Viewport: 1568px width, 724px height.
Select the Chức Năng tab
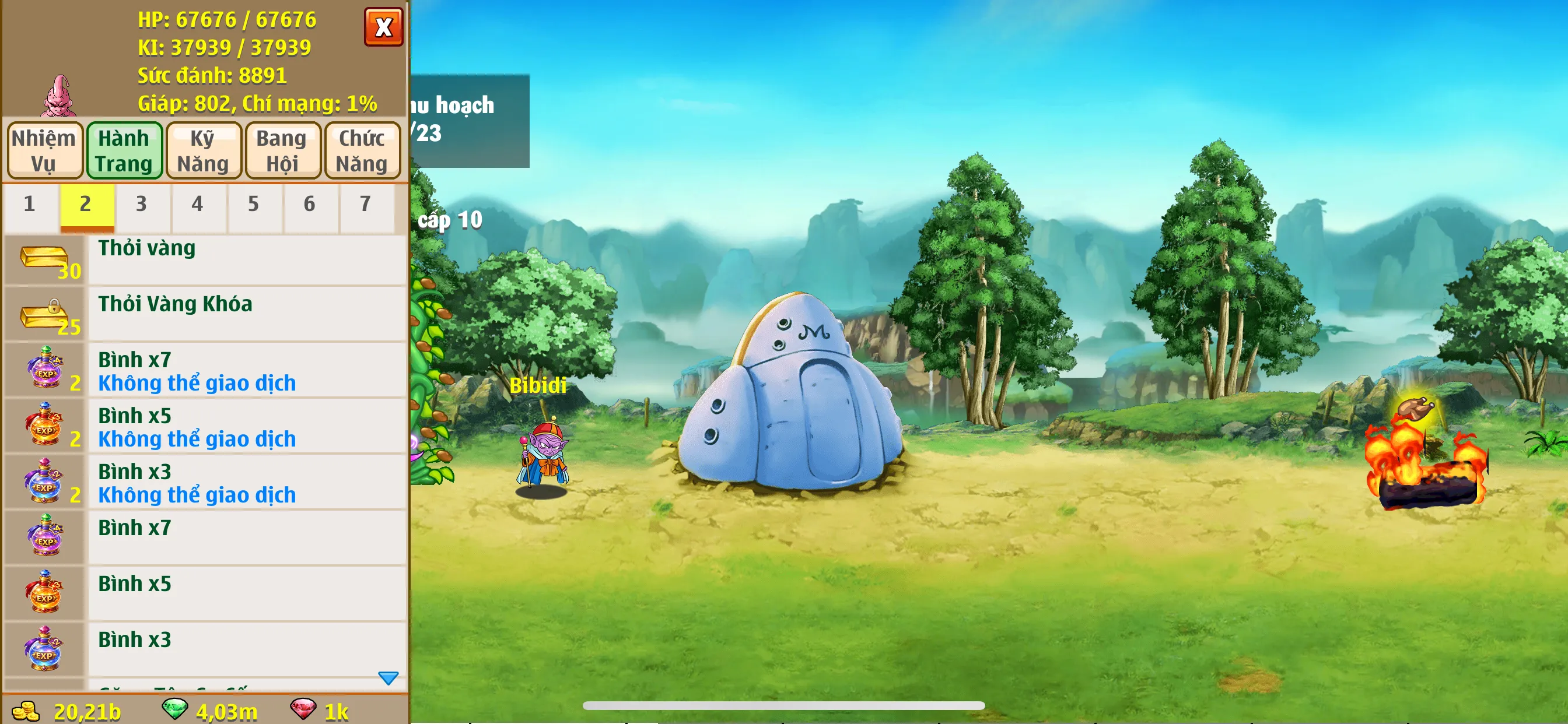point(362,150)
